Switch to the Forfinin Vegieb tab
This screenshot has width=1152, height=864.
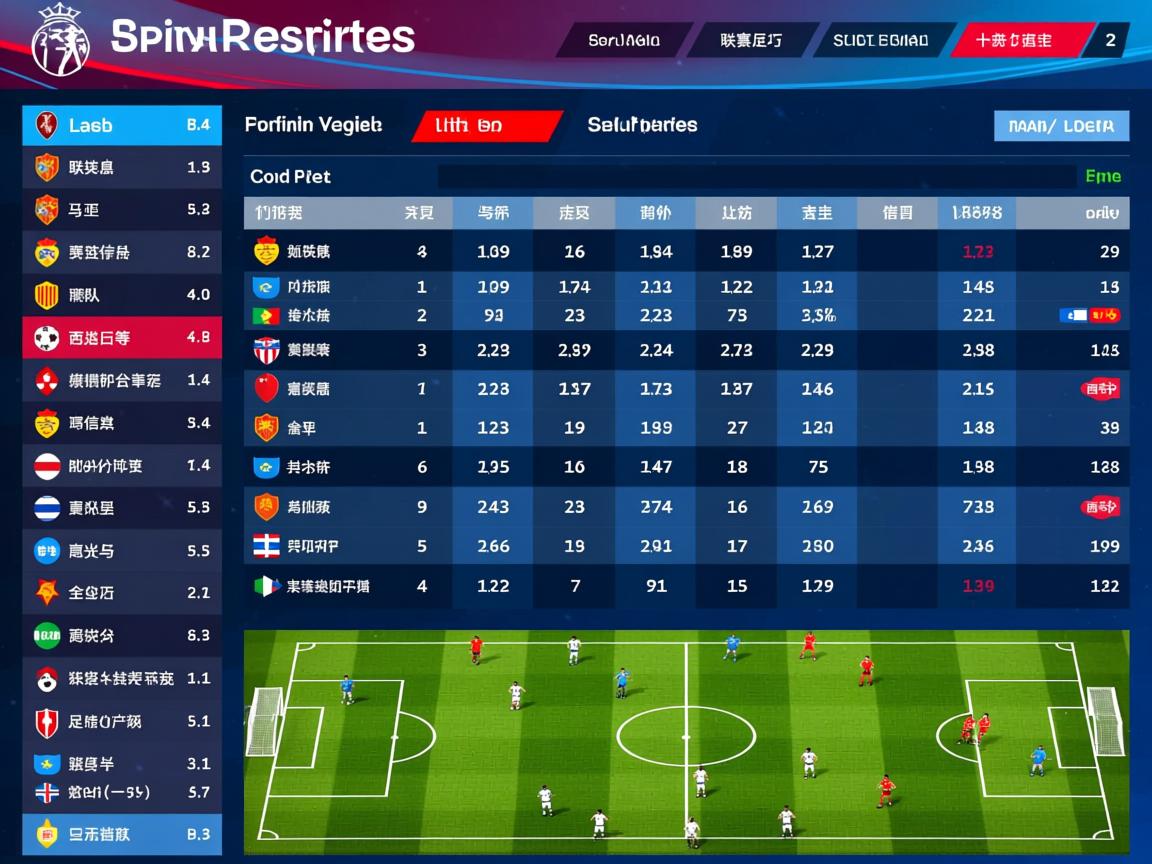[x=313, y=125]
